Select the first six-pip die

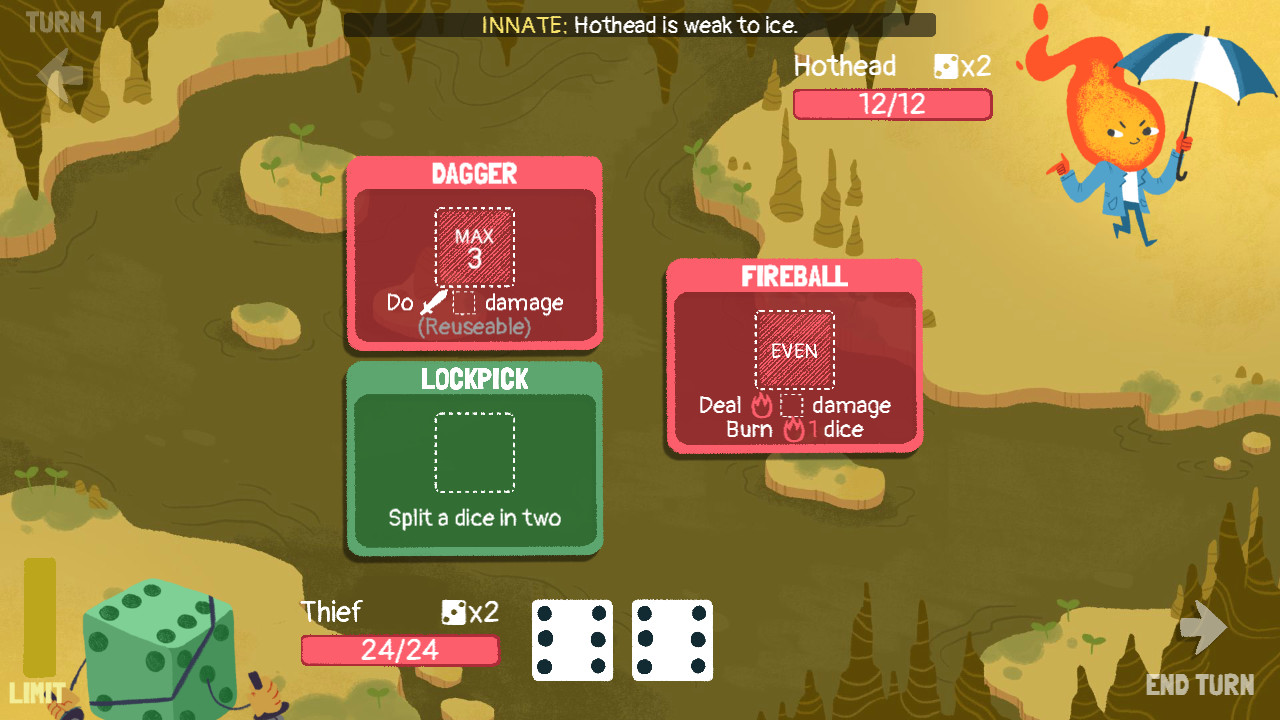click(x=572, y=640)
